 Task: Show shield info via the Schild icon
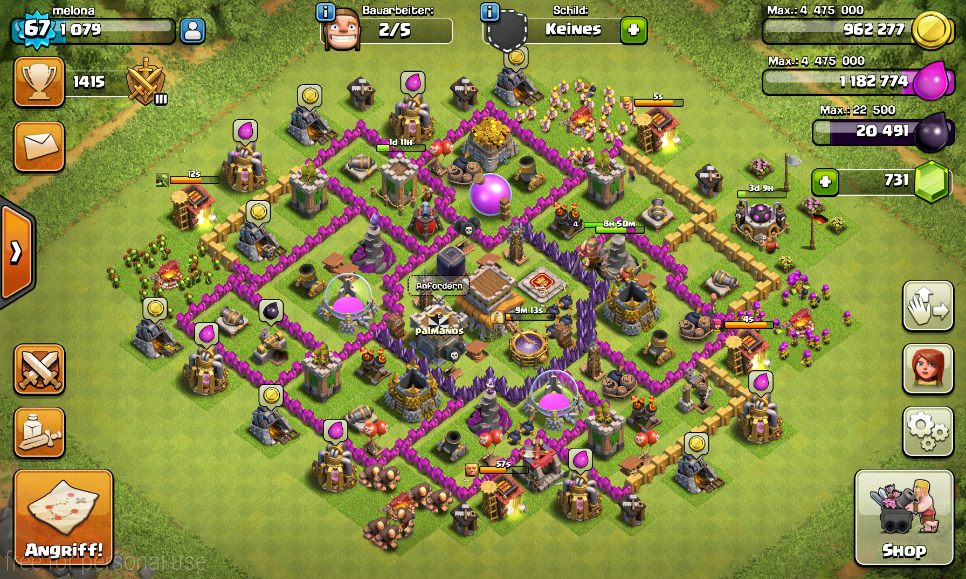coord(490,12)
